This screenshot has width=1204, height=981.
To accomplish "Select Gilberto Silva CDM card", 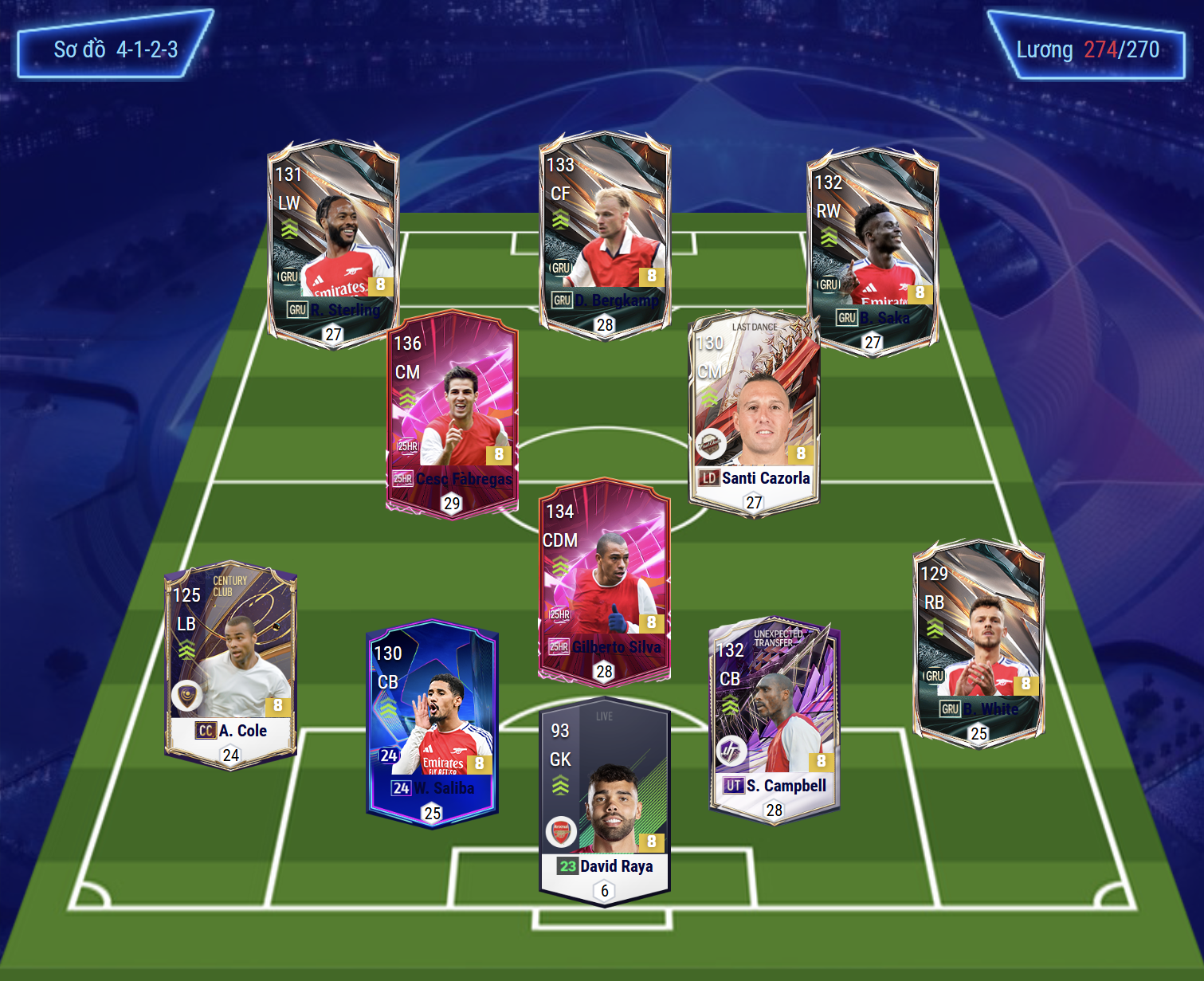I will pos(604,582).
